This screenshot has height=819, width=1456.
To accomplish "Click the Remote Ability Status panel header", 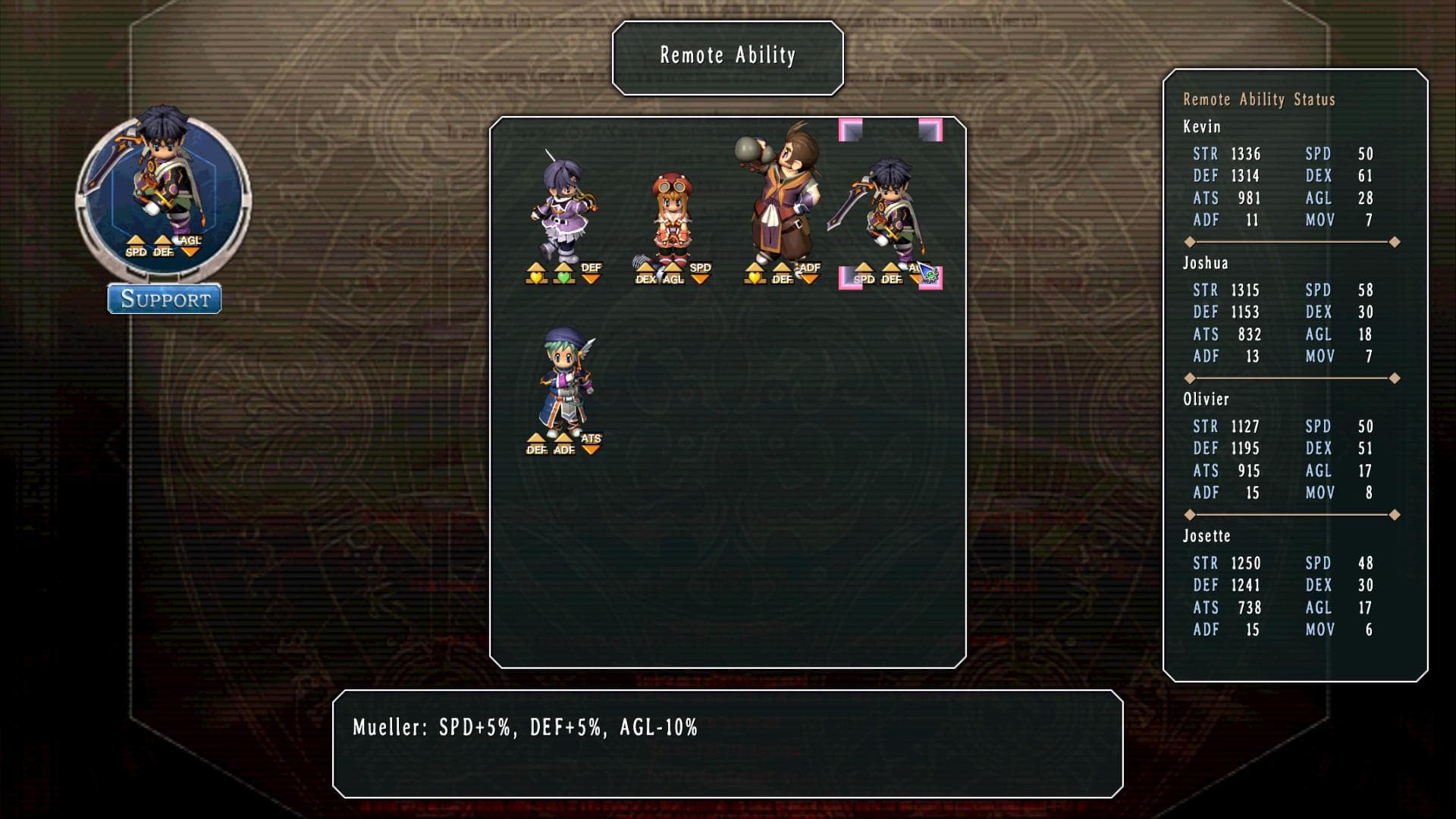I will click(x=1260, y=99).
